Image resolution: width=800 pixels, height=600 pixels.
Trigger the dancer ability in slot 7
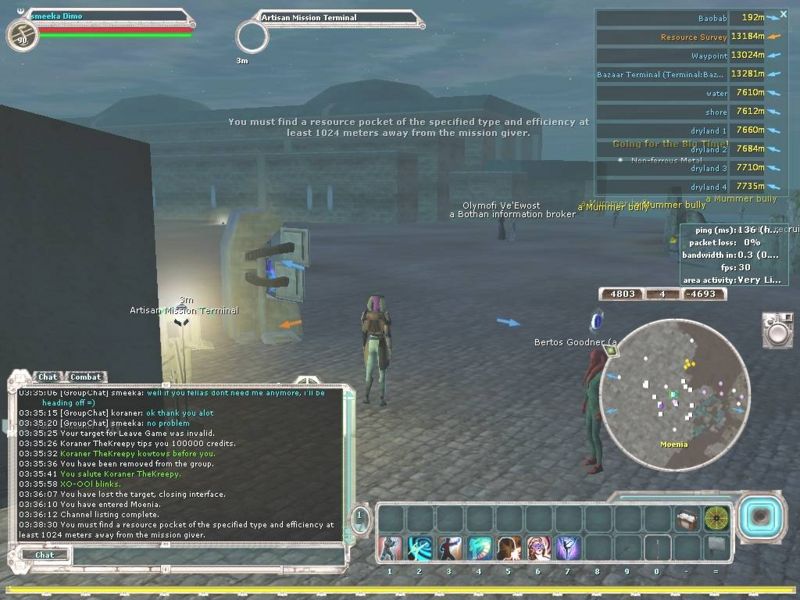coord(568,548)
